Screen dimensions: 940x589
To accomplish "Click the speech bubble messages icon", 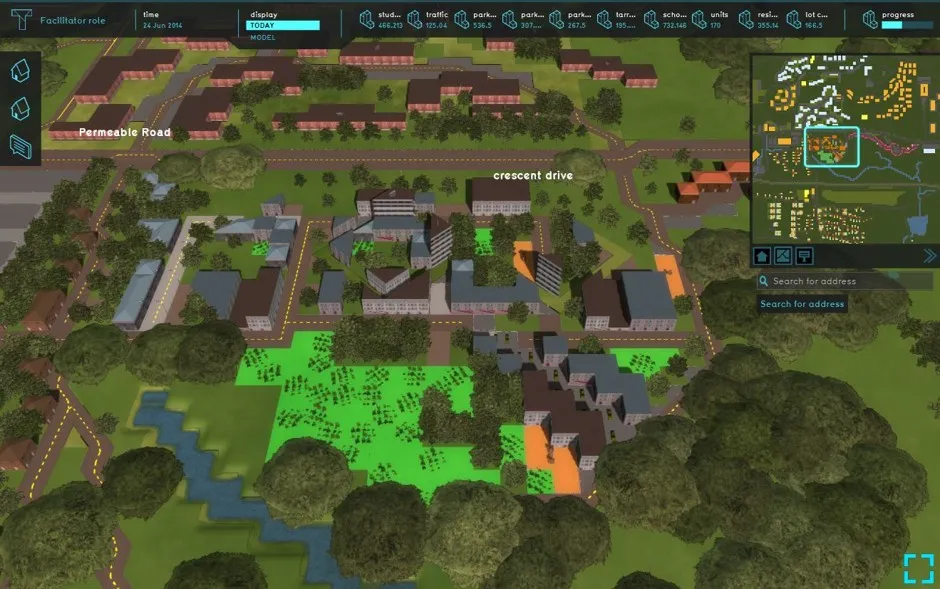I will pos(21,146).
